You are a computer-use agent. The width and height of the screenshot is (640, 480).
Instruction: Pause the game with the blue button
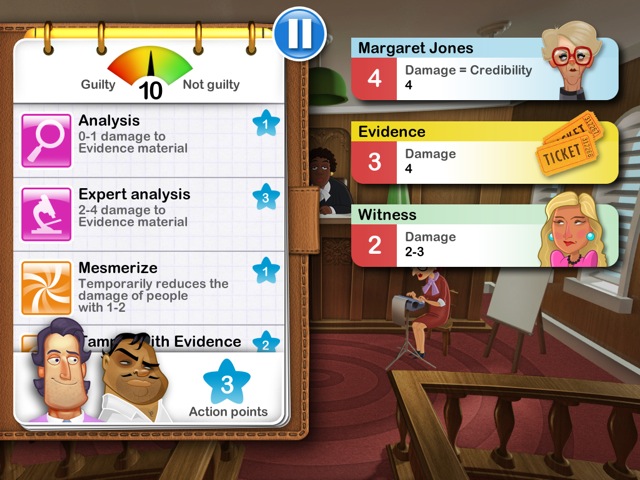point(298,34)
